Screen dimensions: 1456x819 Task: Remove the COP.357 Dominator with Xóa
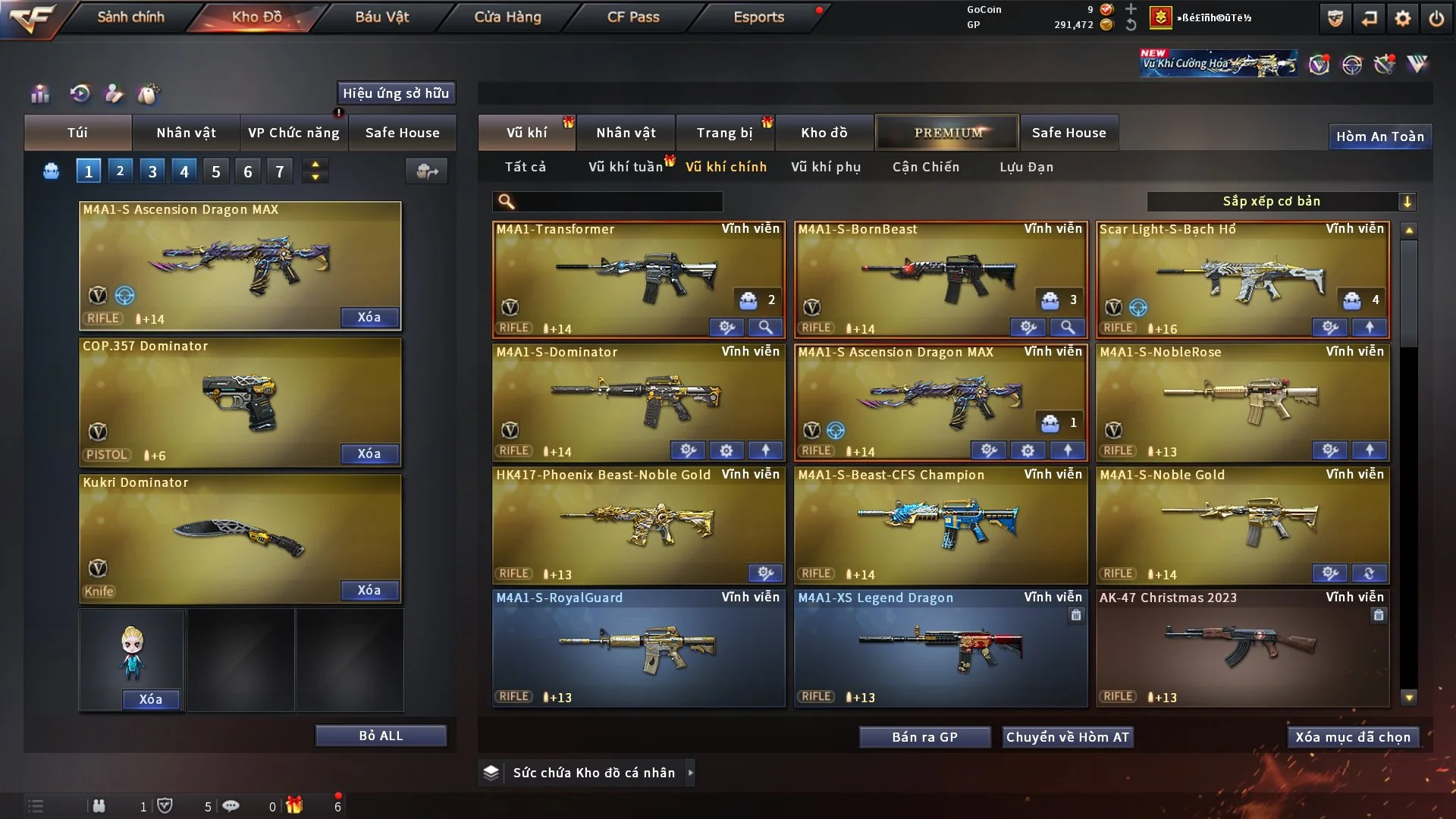[x=369, y=453]
